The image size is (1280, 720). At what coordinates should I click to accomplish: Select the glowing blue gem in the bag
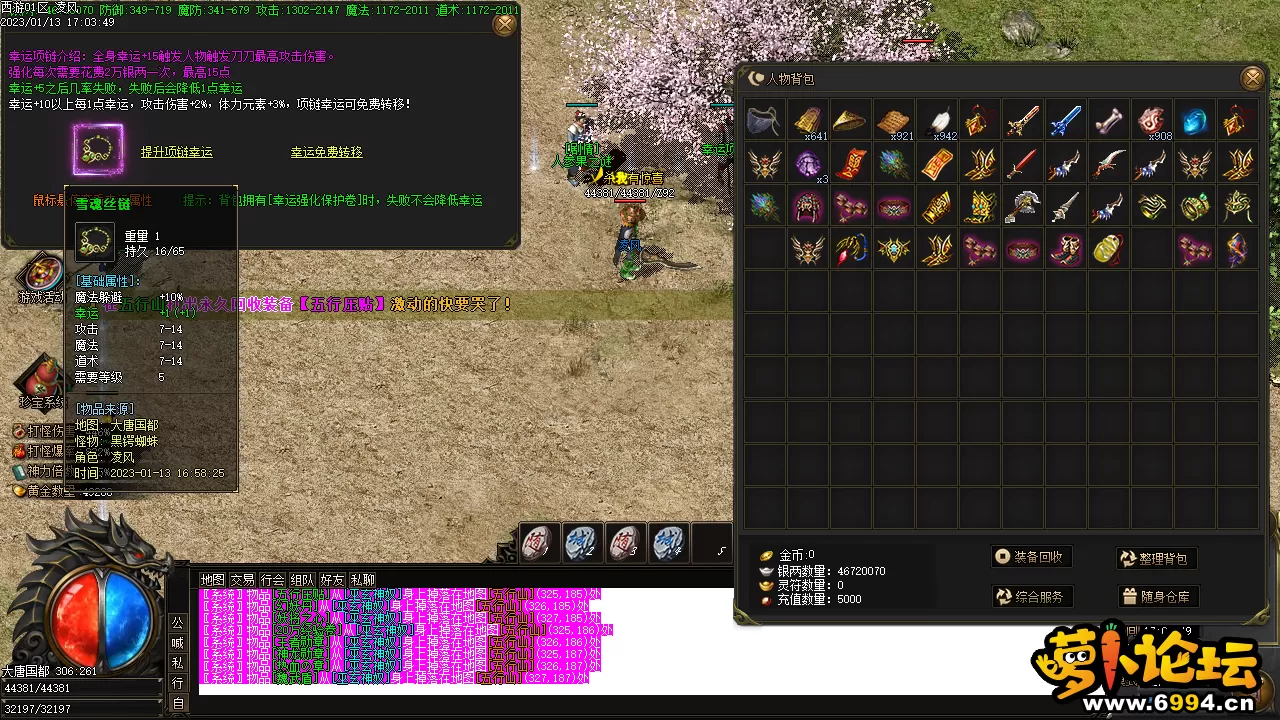(1195, 121)
